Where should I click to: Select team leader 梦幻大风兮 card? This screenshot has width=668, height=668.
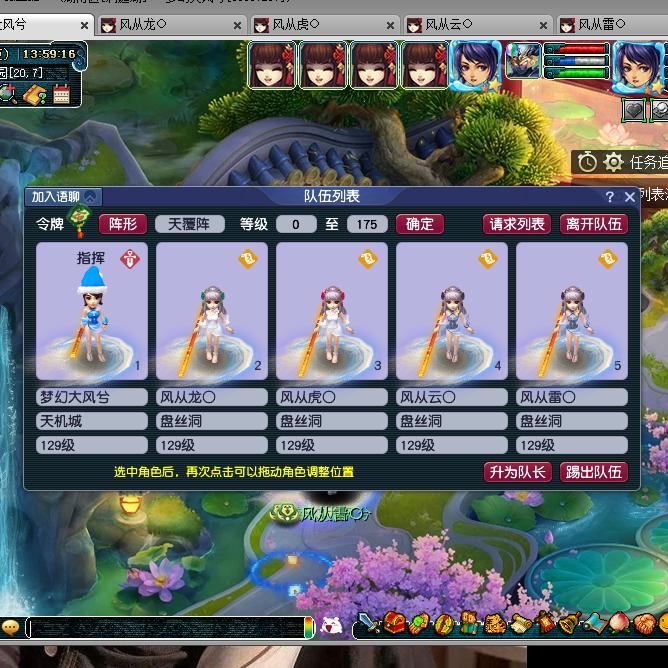91,310
